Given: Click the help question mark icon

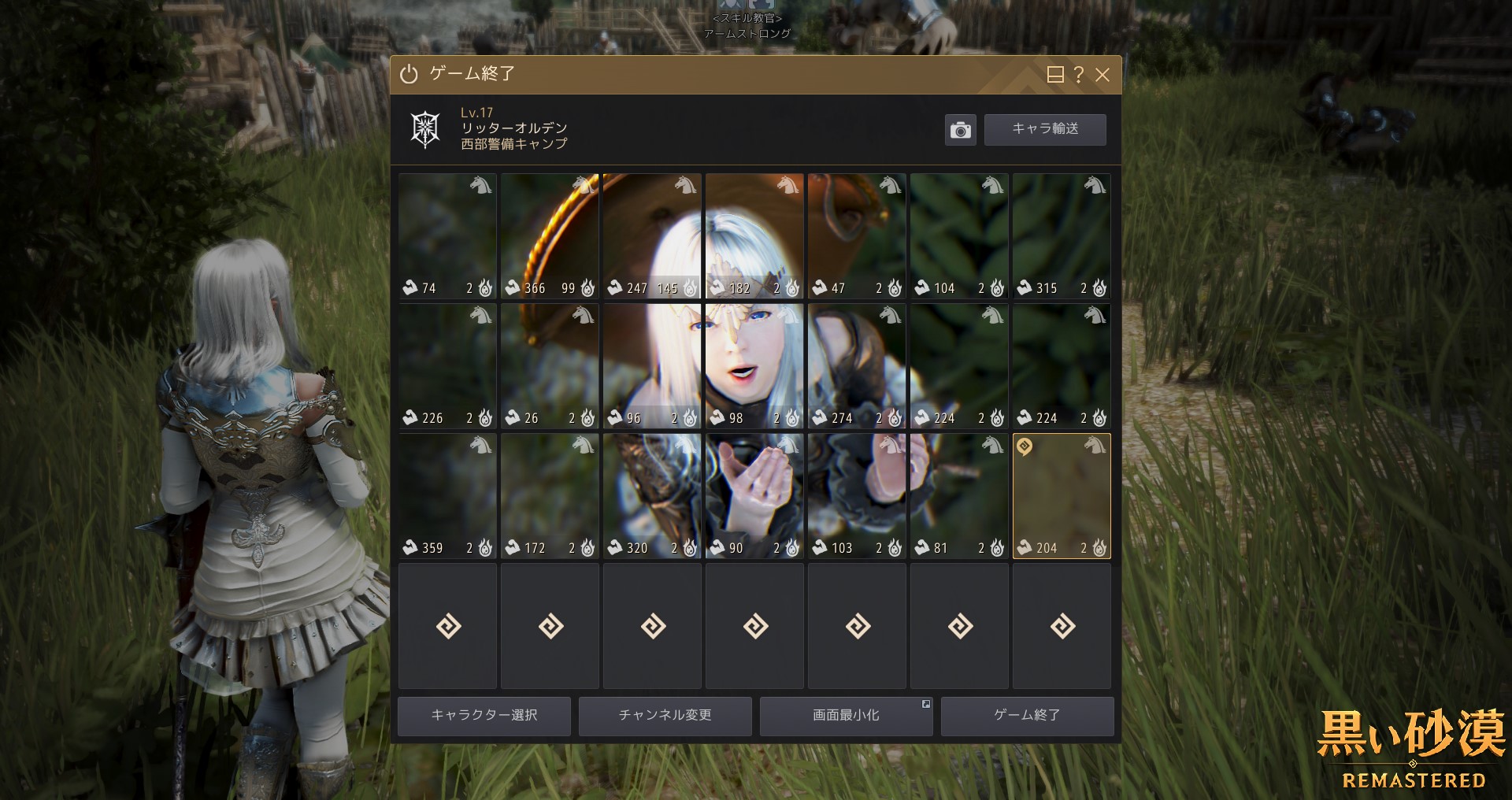Looking at the screenshot, I should 1077,75.
